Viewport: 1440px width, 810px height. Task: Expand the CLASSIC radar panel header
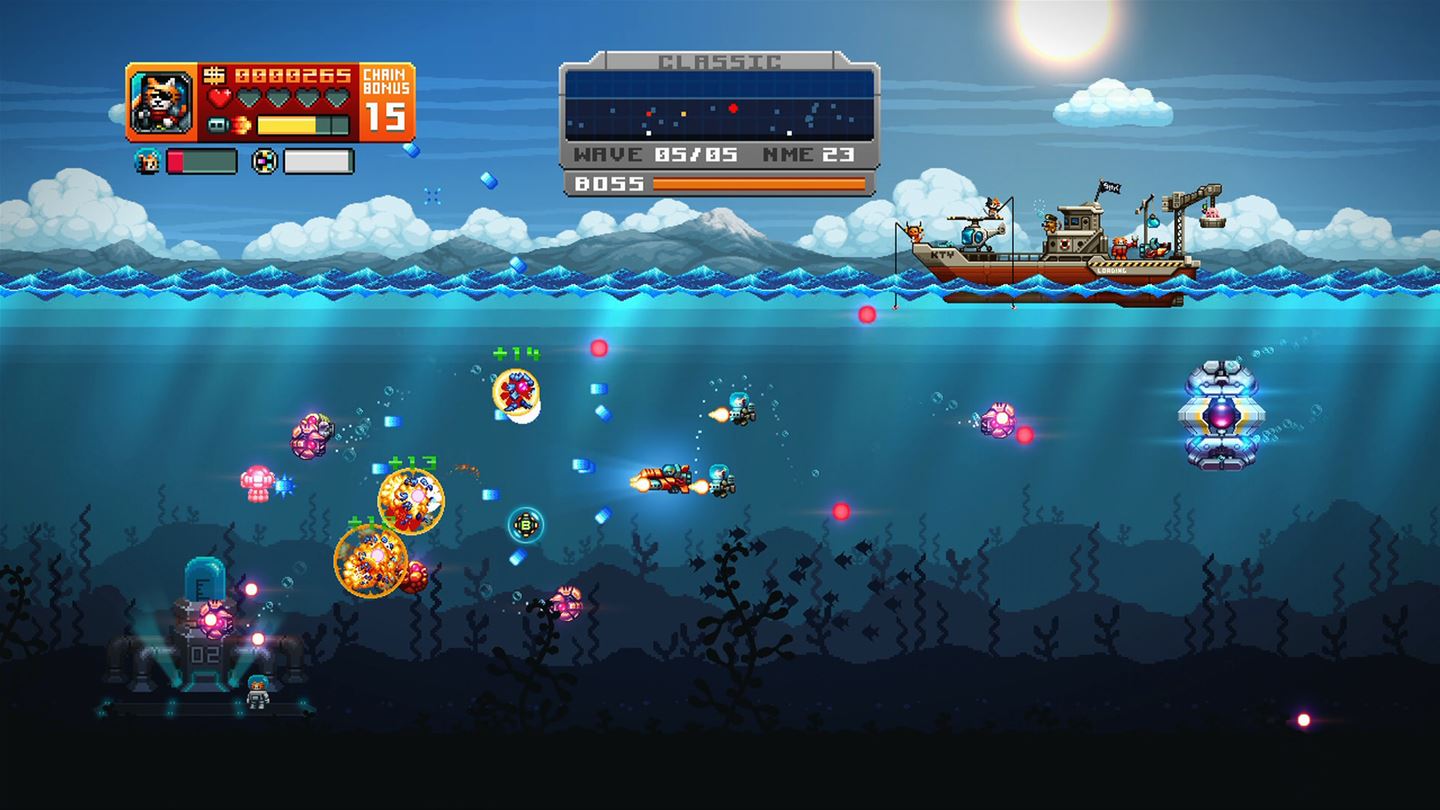point(718,61)
